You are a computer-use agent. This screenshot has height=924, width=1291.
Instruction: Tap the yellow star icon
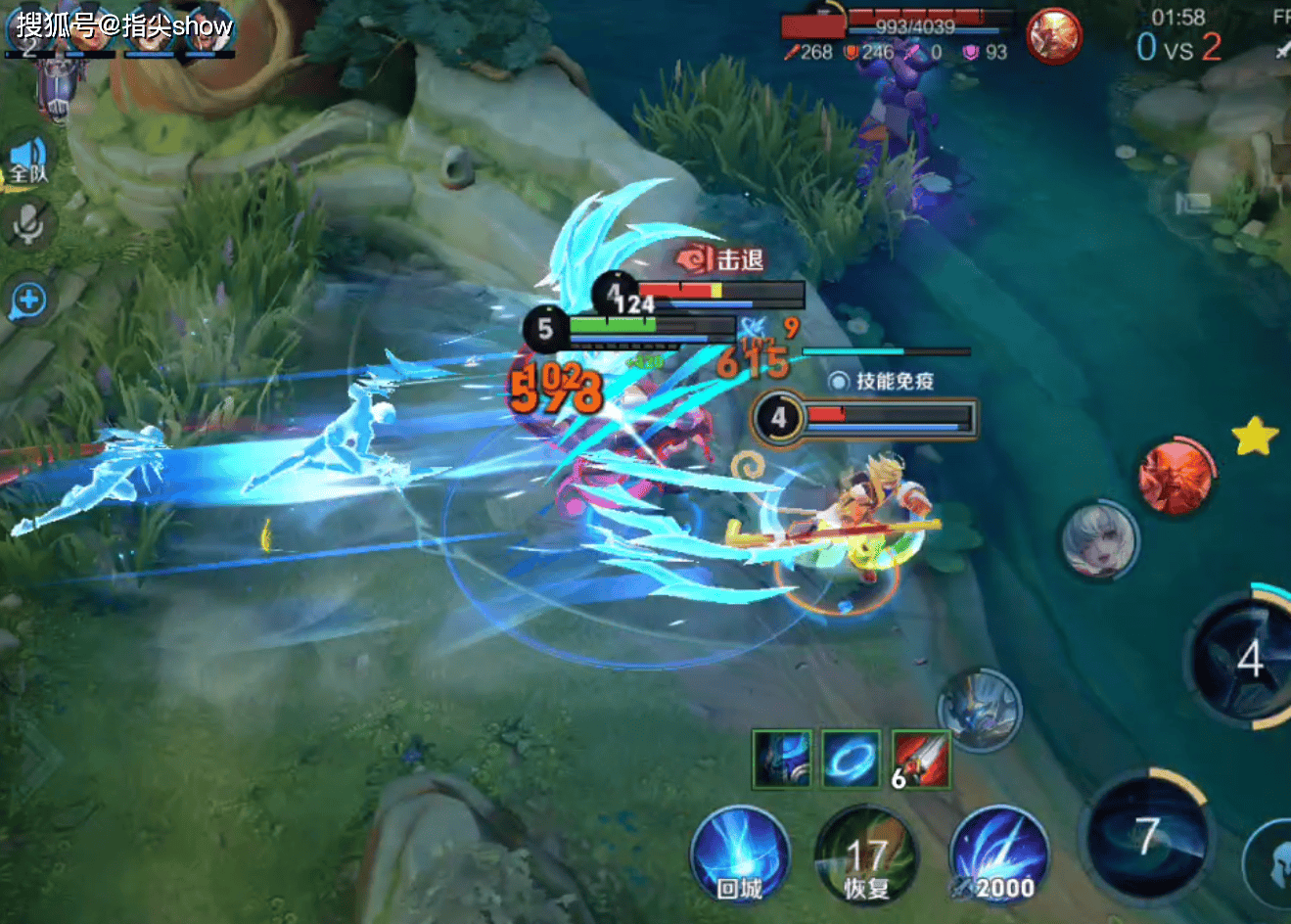click(1255, 437)
